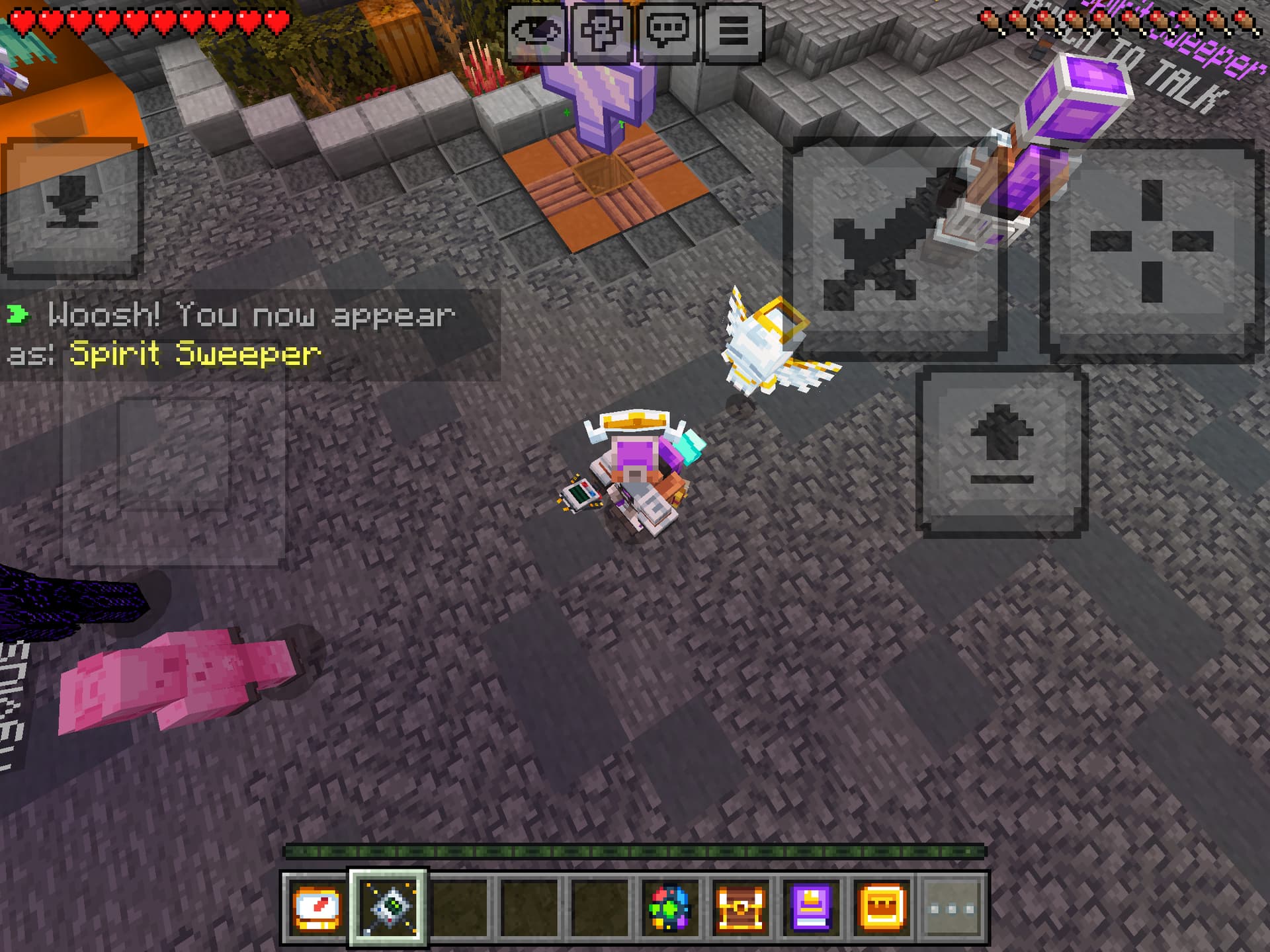Select the golden shop box hotbar slot
Screen dimensions: 1270x952
click(x=882, y=908)
